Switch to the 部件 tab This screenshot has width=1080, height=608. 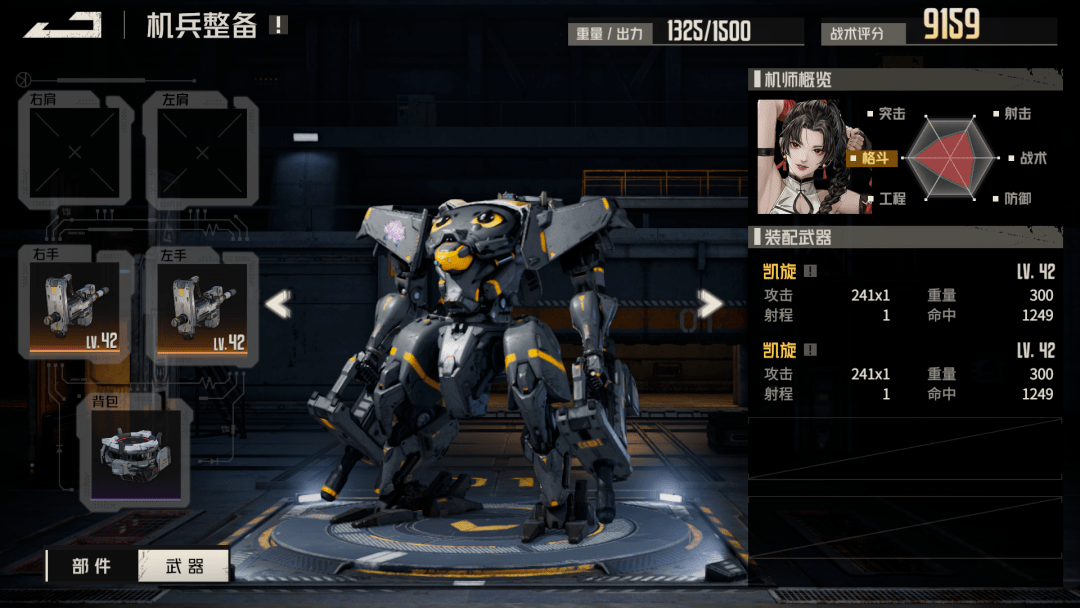coord(92,566)
